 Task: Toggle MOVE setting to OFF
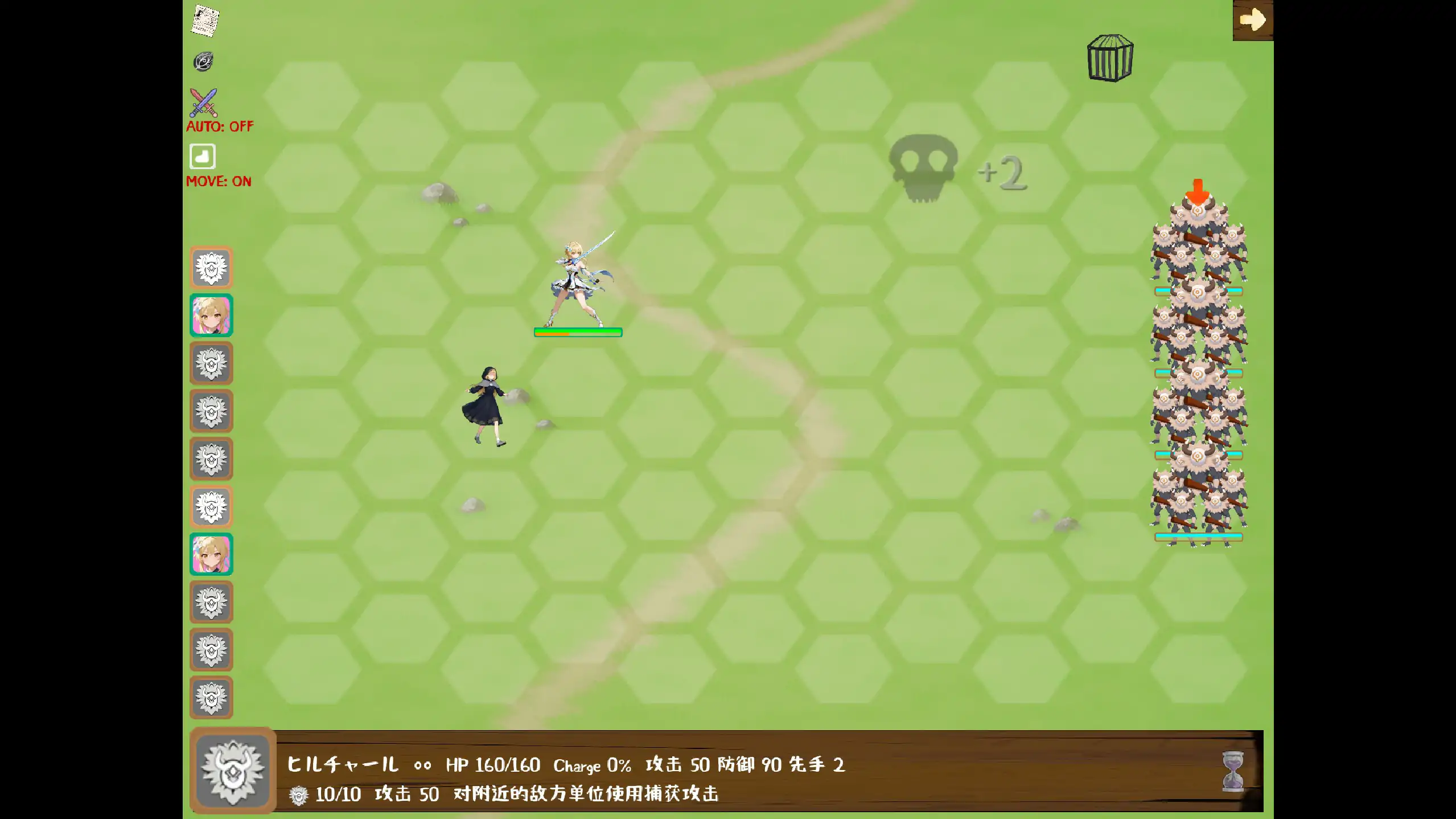point(219,181)
